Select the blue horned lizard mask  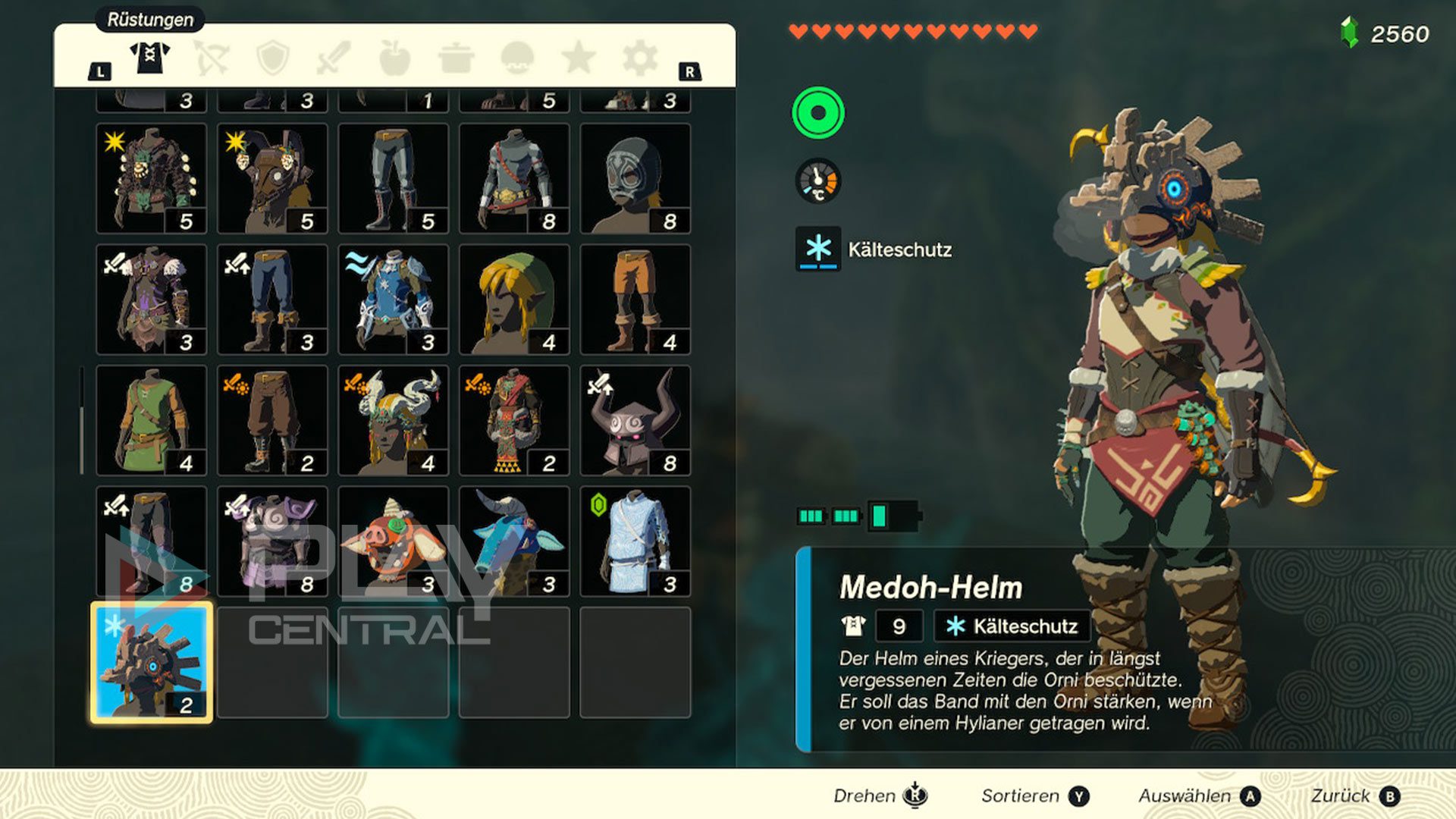tap(514, 541)
